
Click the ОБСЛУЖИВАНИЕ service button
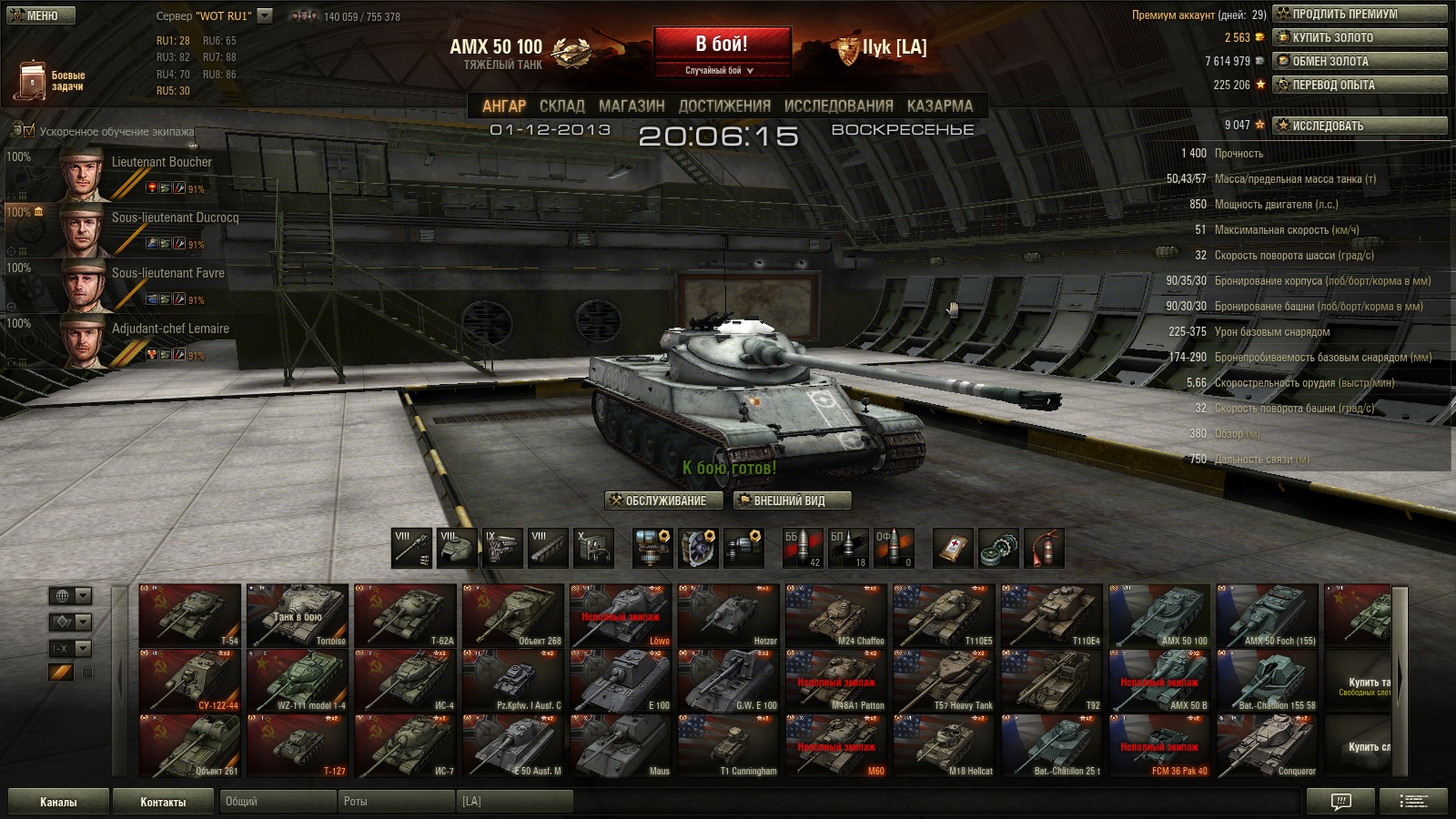[663, 500]
